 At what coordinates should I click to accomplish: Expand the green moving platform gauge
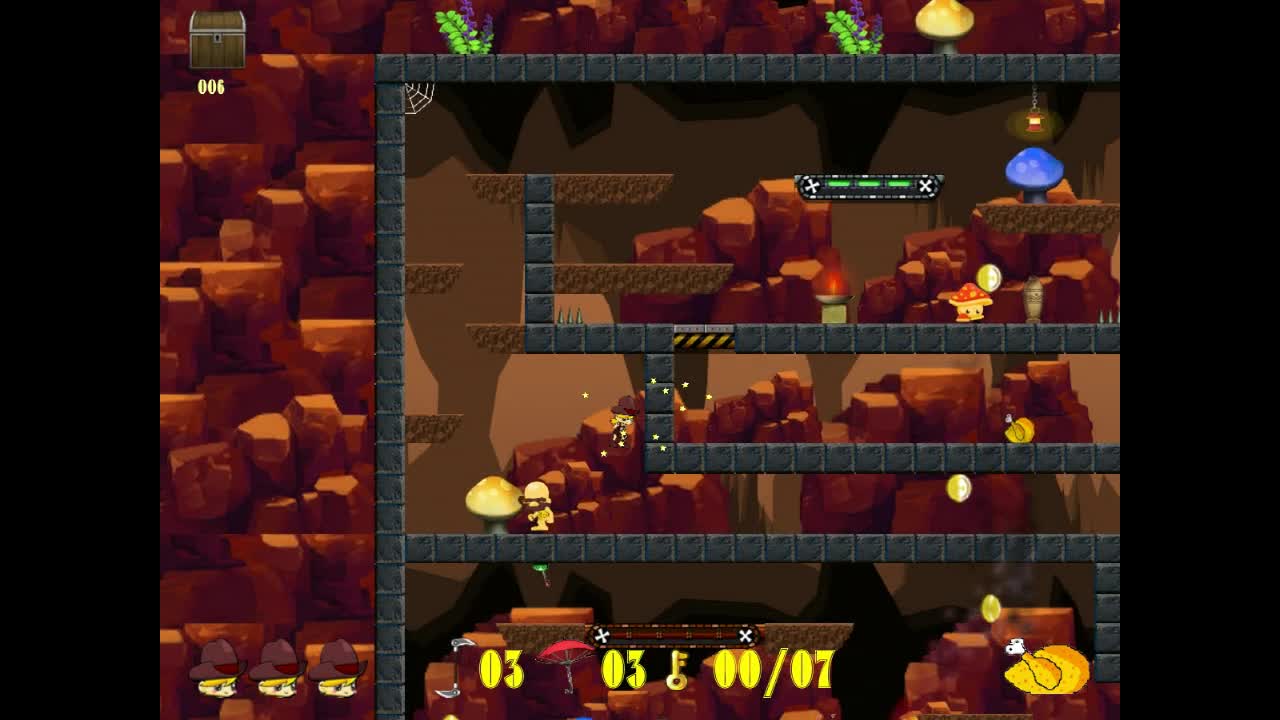point(868,186)
